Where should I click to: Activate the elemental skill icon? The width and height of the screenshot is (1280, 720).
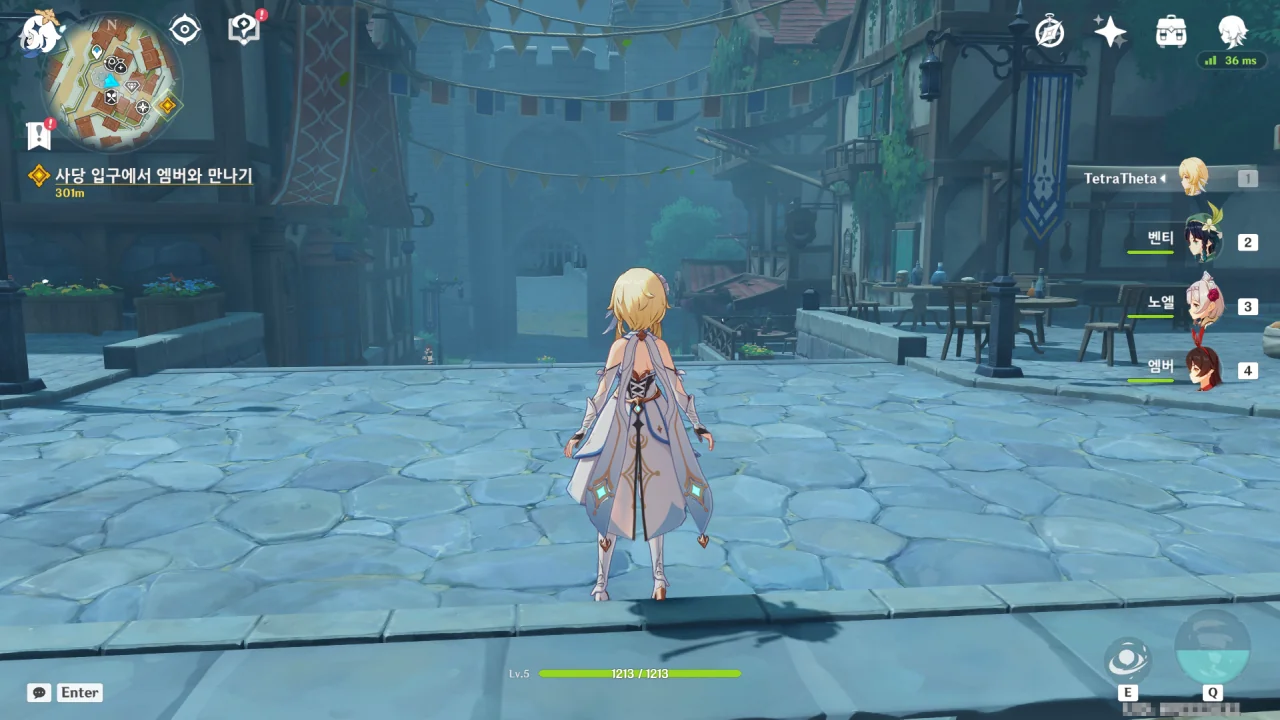(1127, 660)
